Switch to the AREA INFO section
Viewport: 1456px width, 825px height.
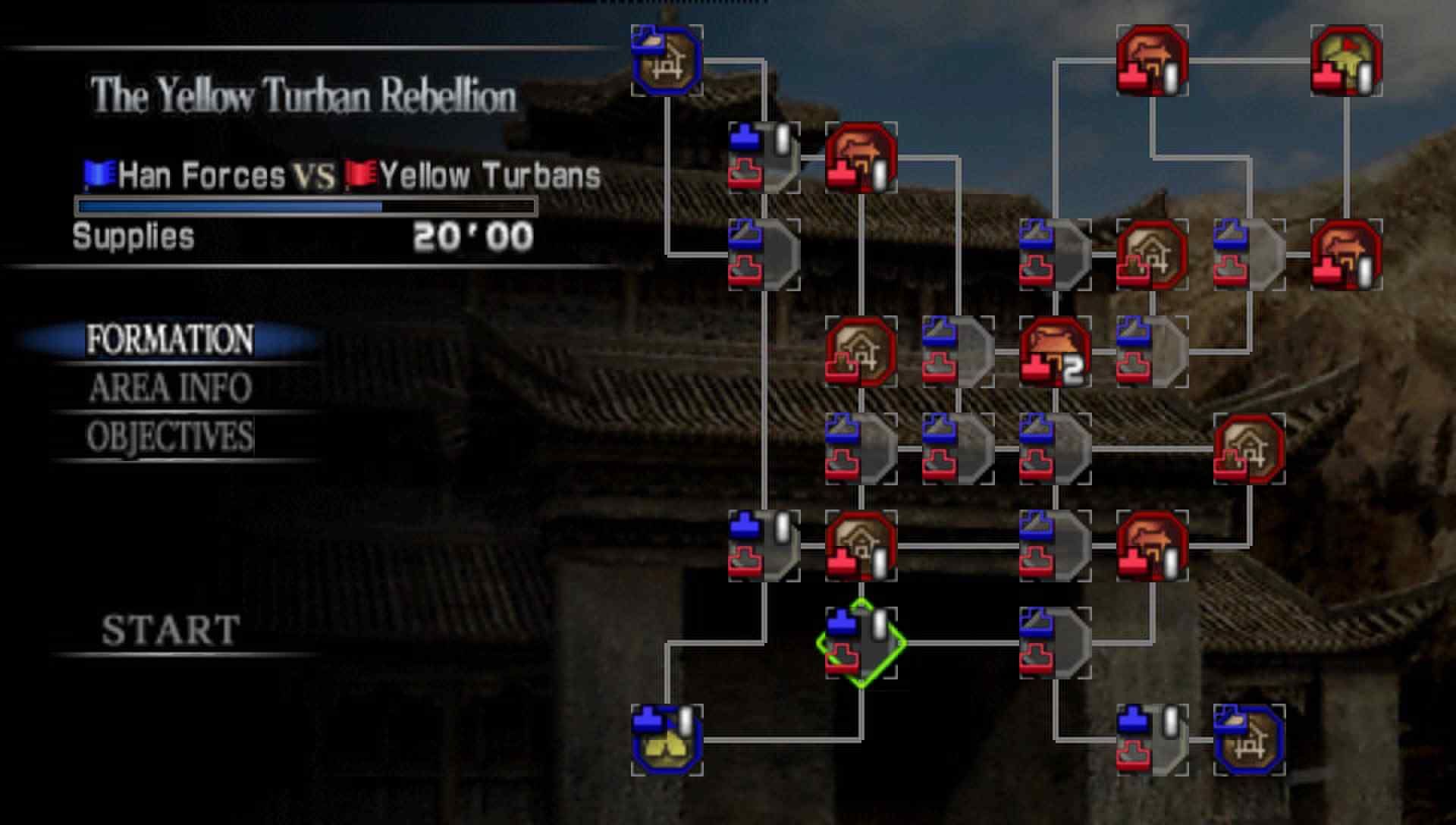168,389
